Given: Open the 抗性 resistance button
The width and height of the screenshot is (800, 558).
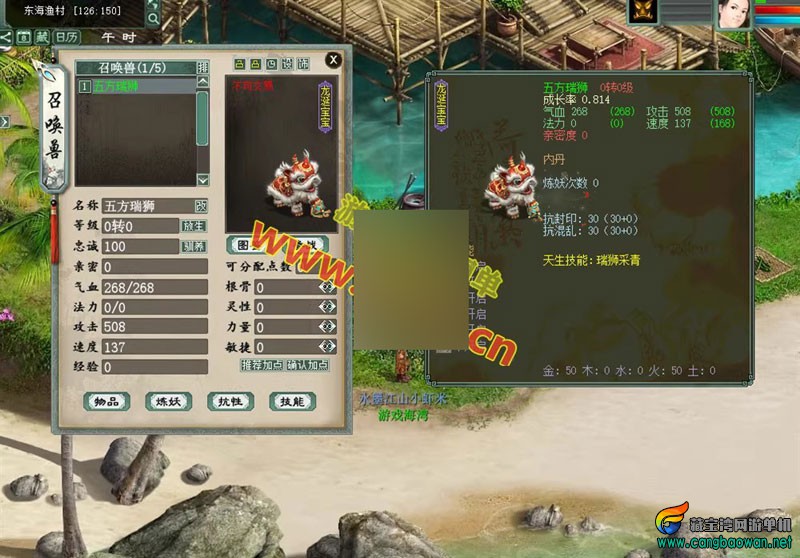Looking at the screenshot, I should coord(230,401).
